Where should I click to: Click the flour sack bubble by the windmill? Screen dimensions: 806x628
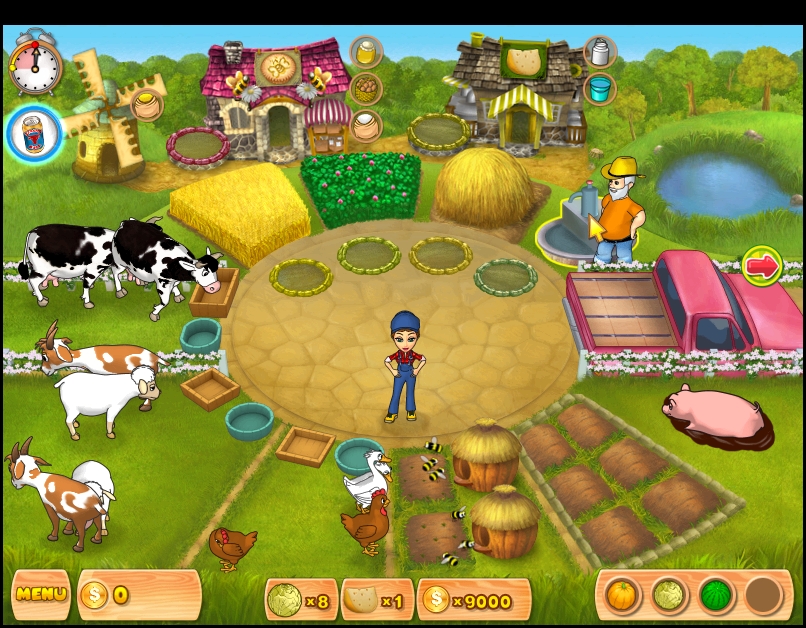148,104
